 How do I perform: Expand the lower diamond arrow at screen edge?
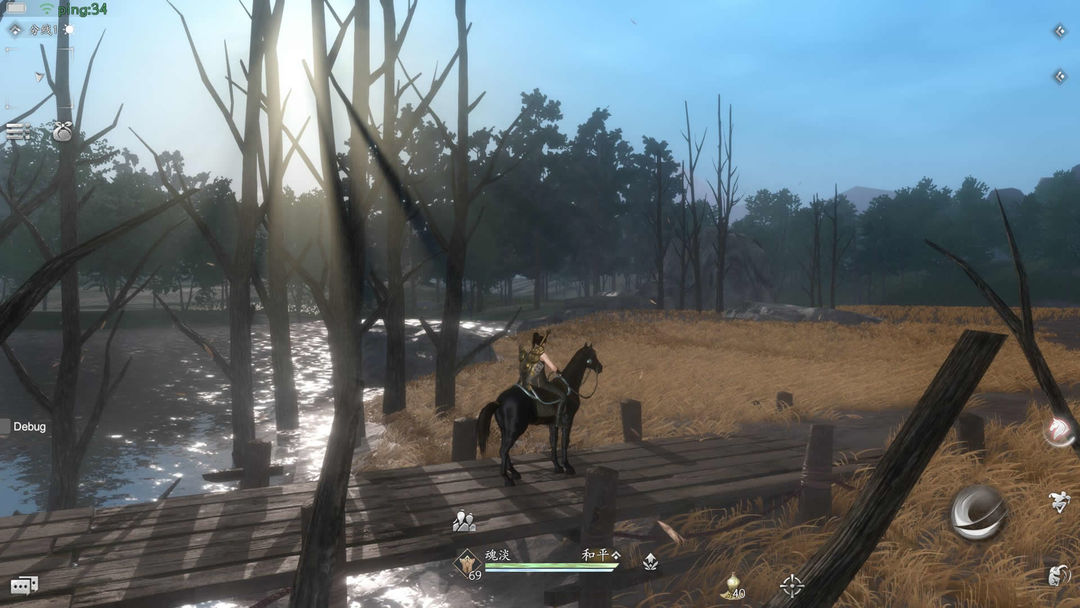tap(1060, 76)
